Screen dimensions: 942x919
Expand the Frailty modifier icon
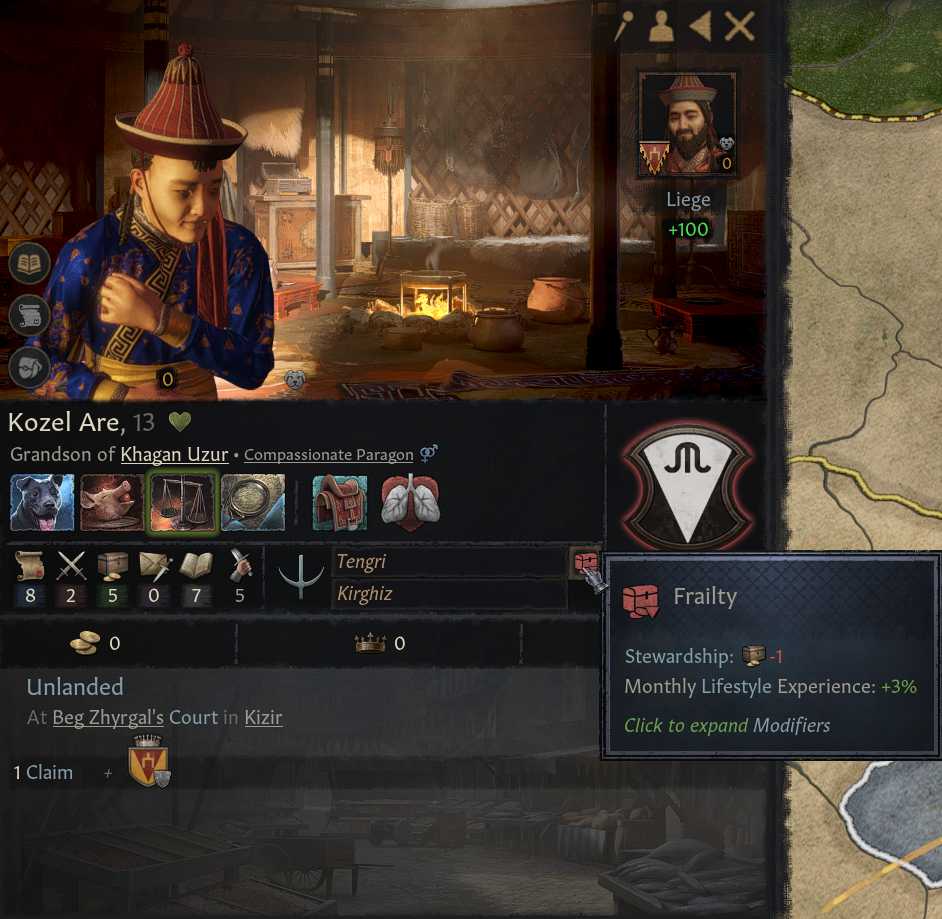(x=584, y=565)
